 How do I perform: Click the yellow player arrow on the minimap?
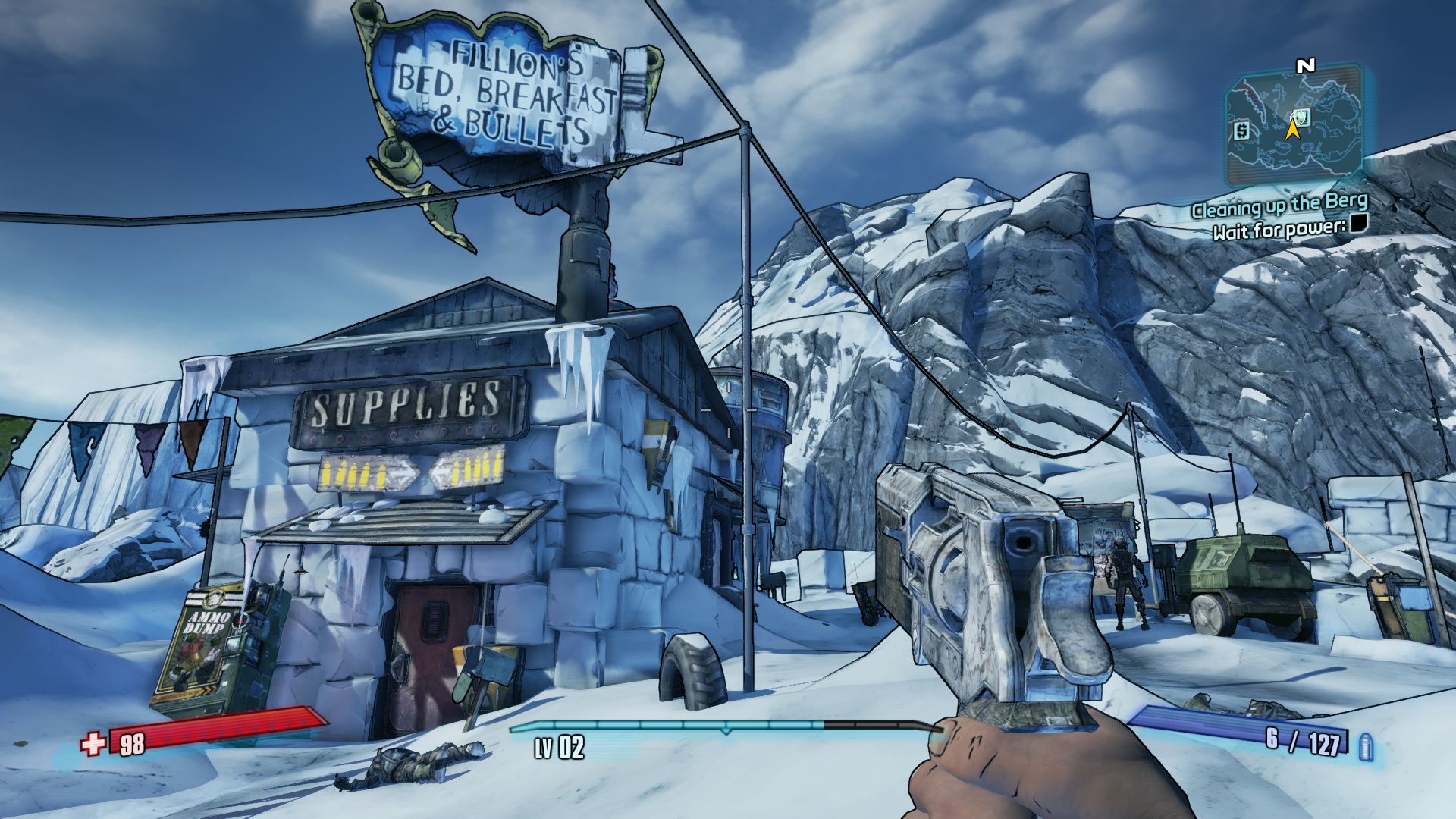click(x=1292, y=129)
